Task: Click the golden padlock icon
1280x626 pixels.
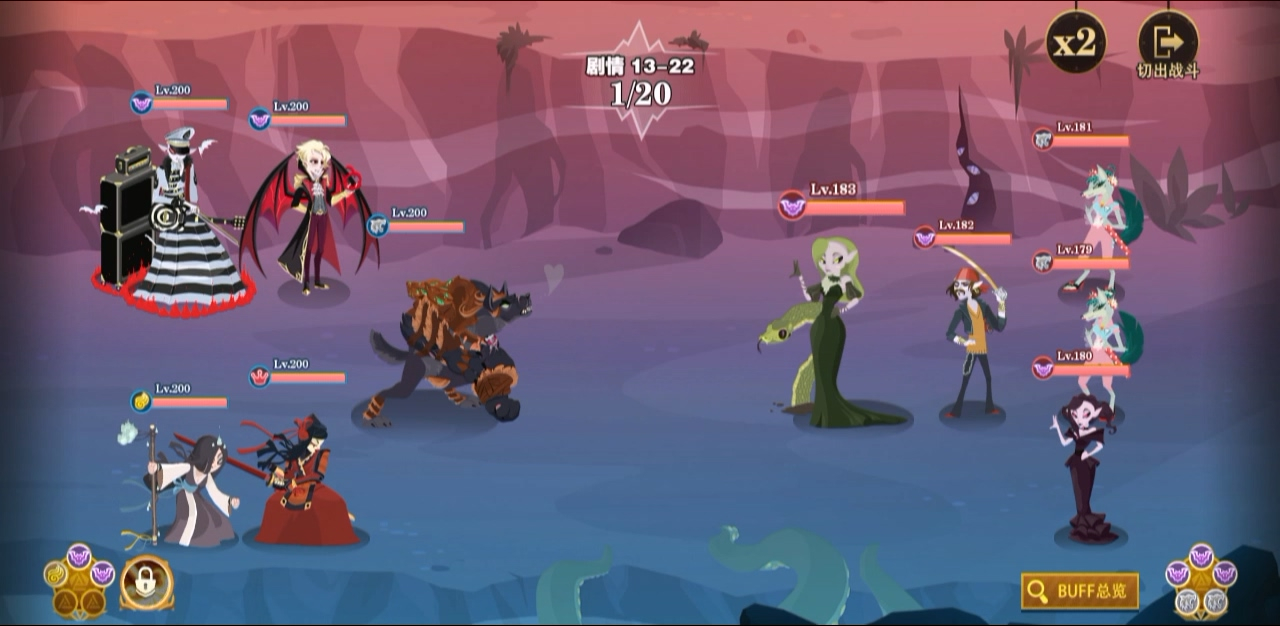Action: coord(147,581)
